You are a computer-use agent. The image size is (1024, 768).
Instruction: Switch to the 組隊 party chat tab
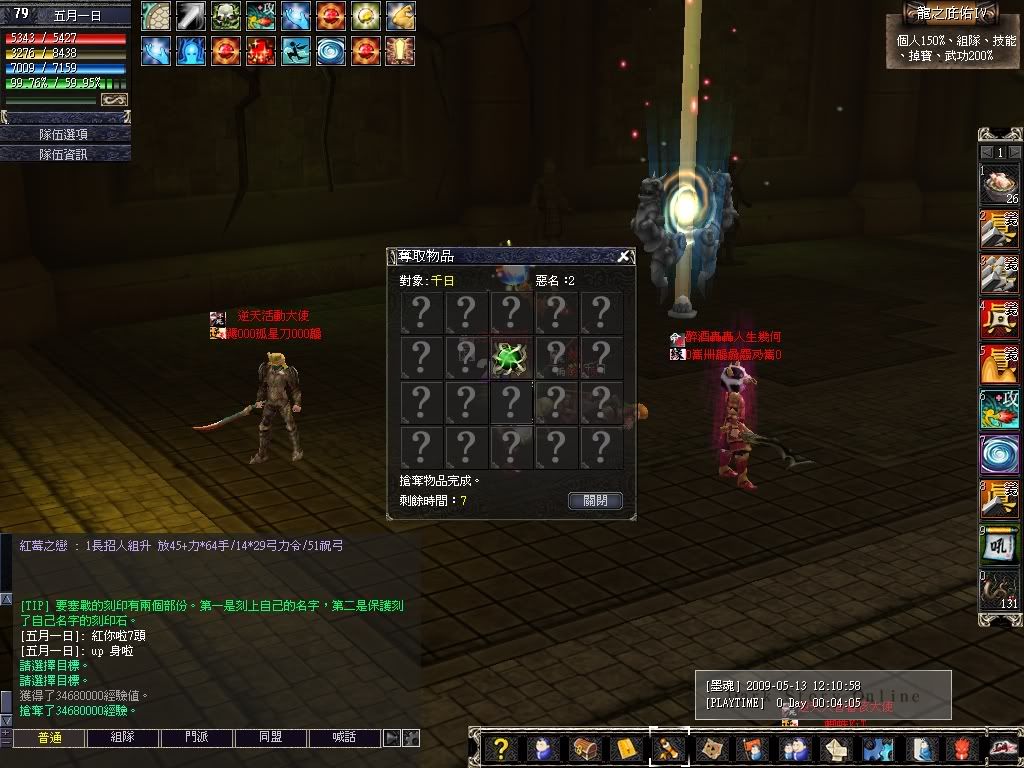[122, 737]
